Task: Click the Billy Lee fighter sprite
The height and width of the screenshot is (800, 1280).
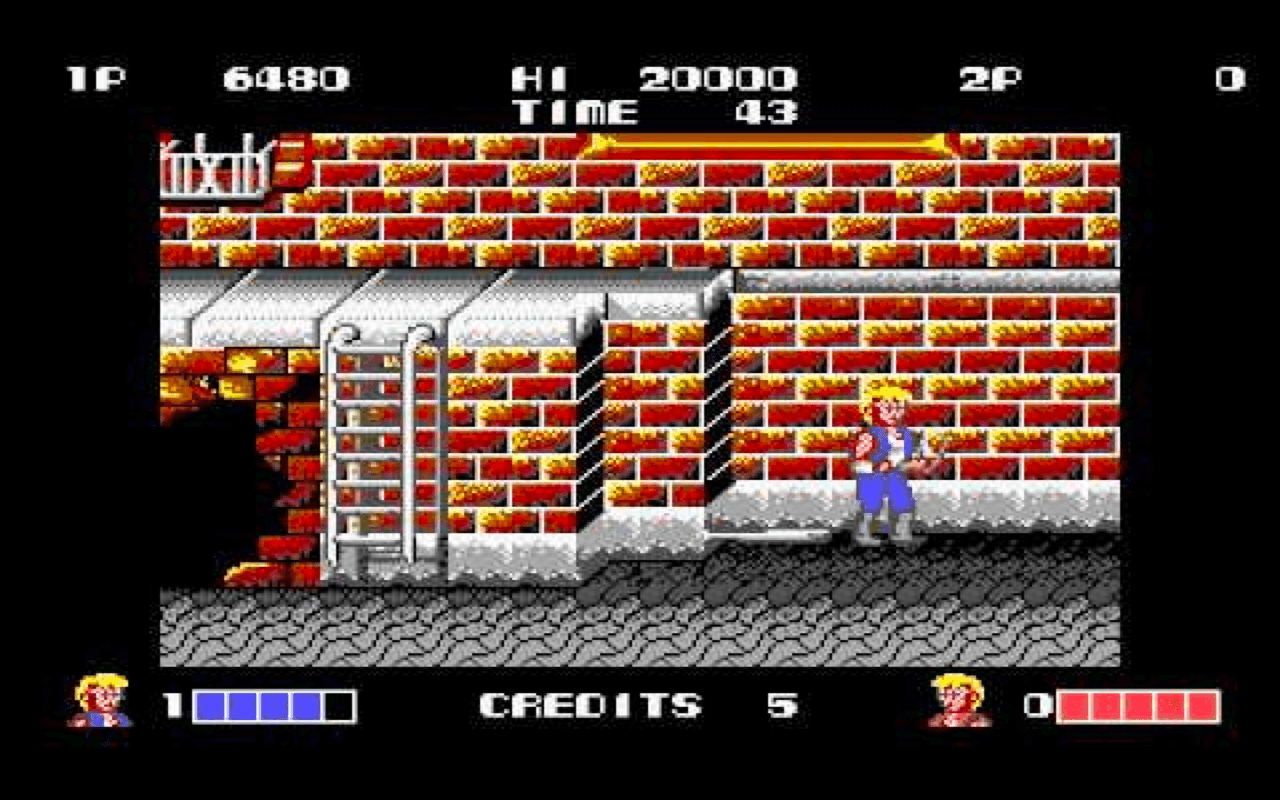Action: (885, 460)
